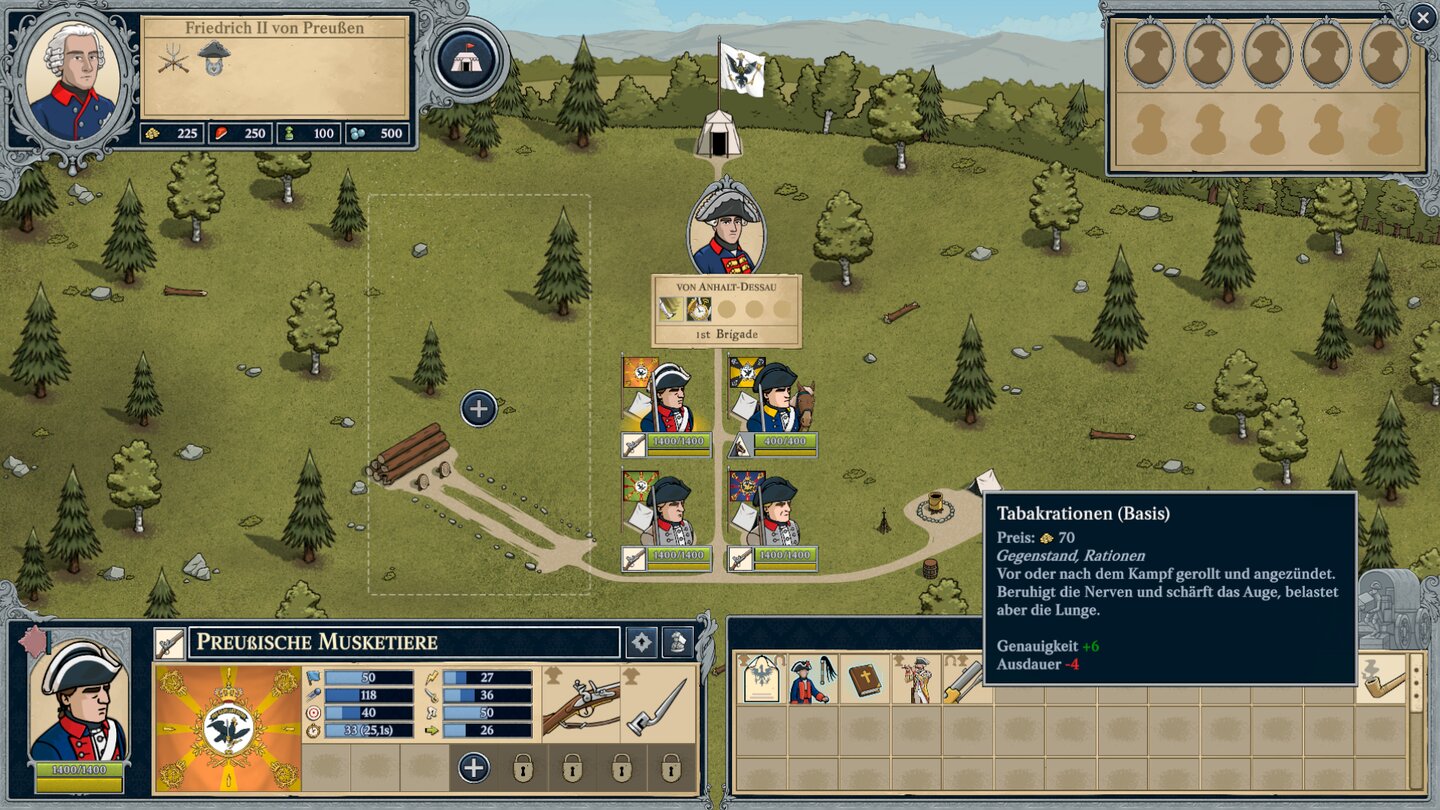Select the tobacco pipe item
Image resolution: width=1440 pixels, height=810 pixels.
pos(1385,679)
